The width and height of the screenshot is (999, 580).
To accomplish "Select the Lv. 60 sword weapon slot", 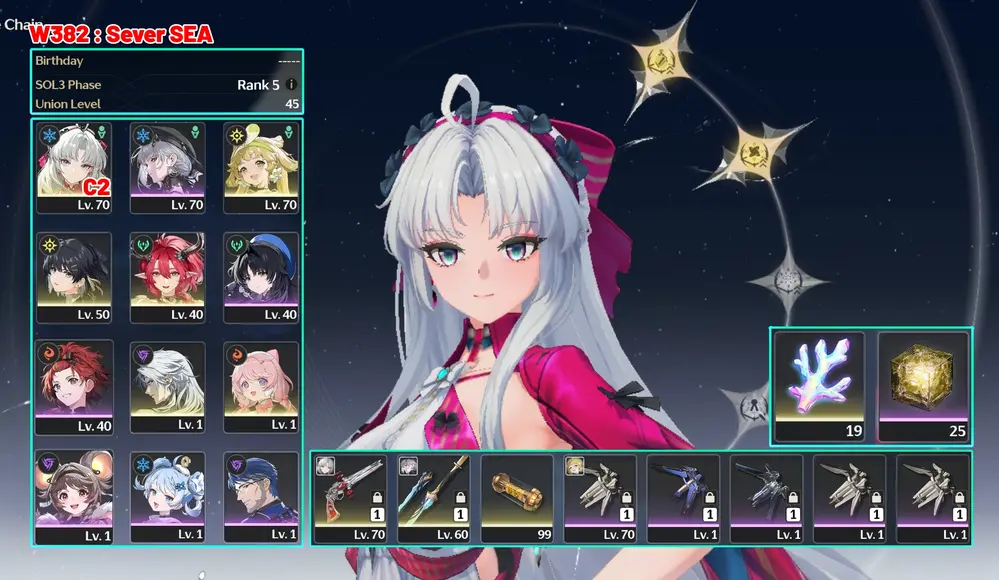I will [x=434, y=498].
